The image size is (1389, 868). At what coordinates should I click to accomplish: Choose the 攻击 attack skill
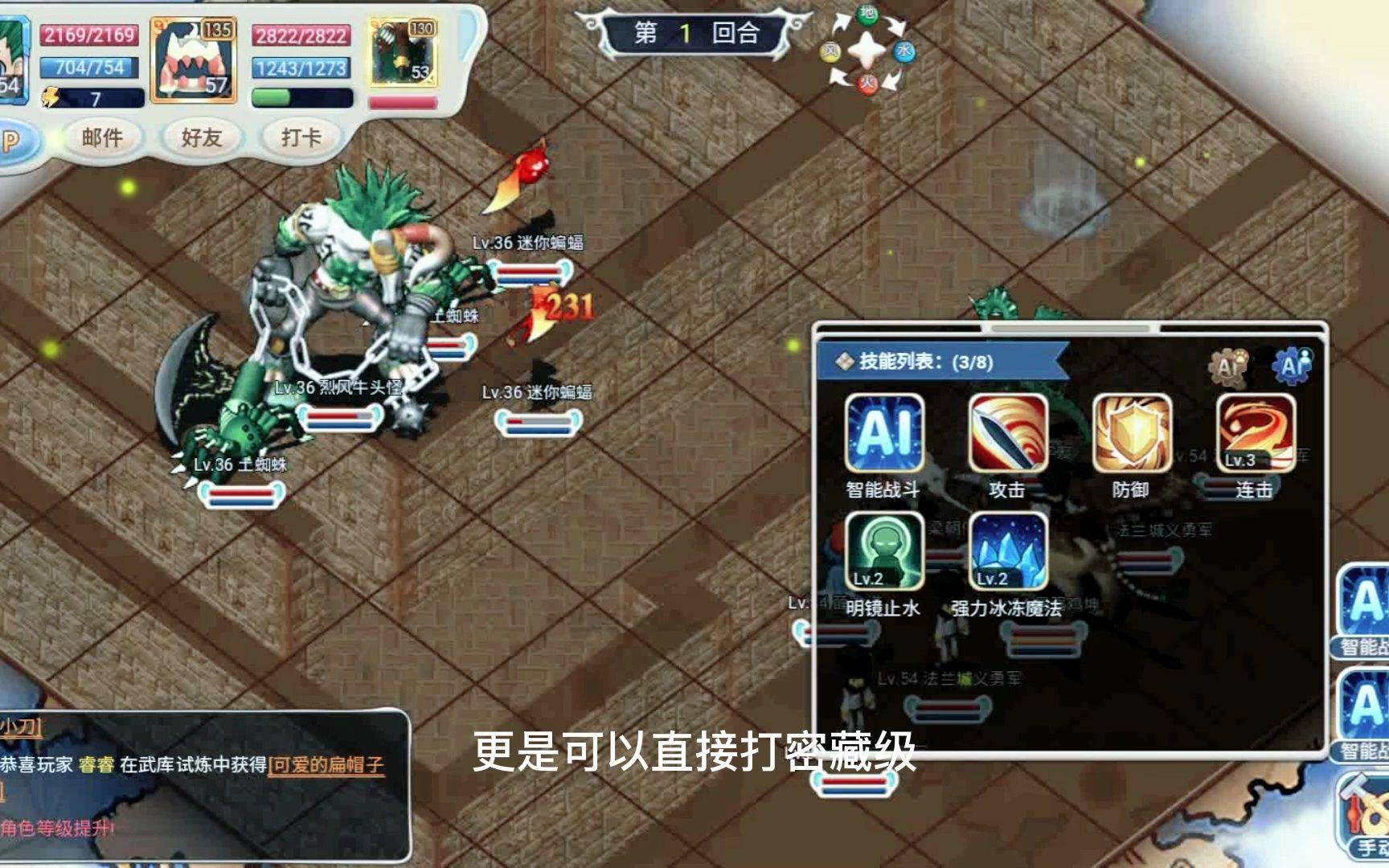pos(1007,433)
